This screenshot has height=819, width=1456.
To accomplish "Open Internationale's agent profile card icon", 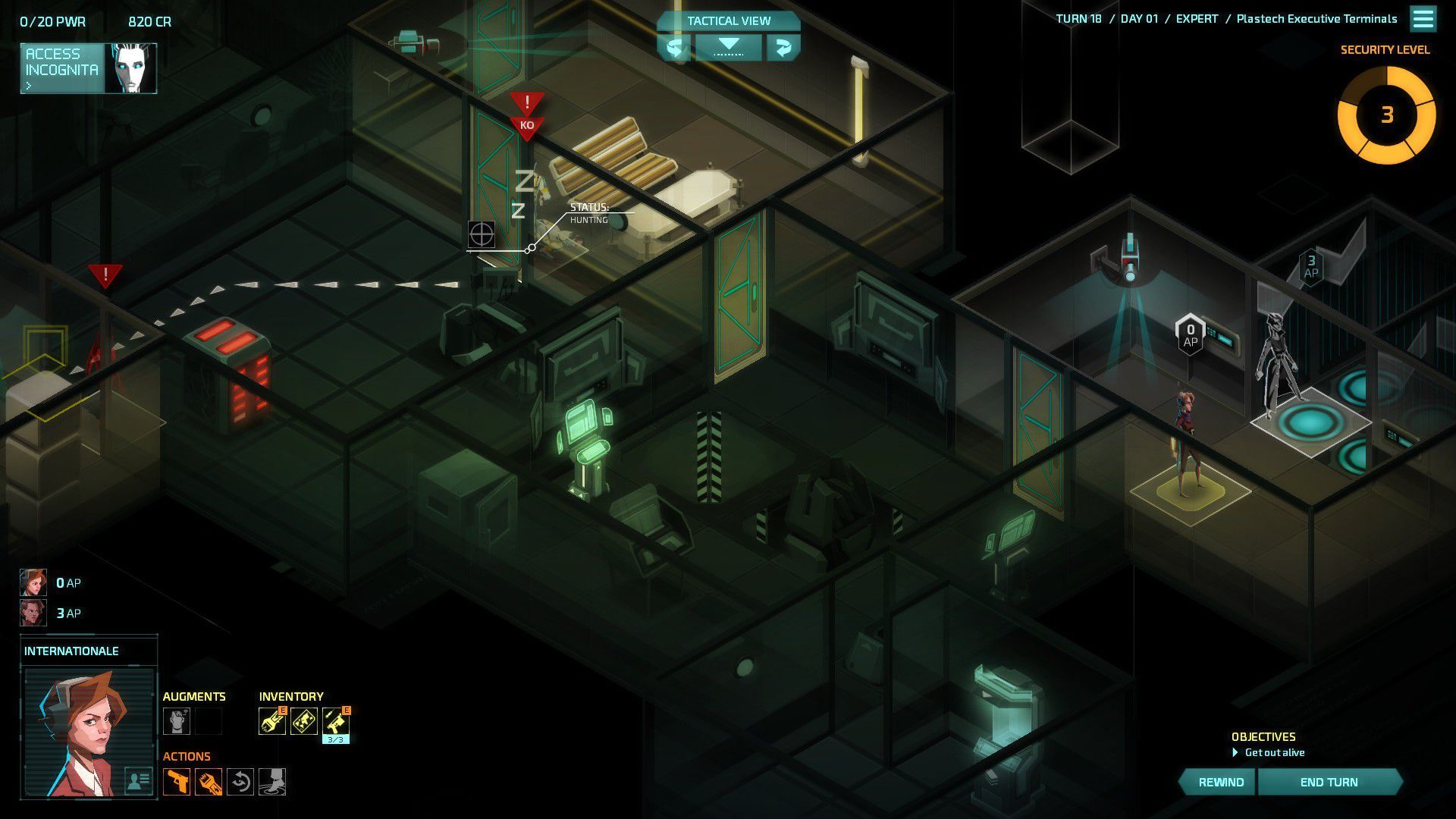I will coord(139,780).
